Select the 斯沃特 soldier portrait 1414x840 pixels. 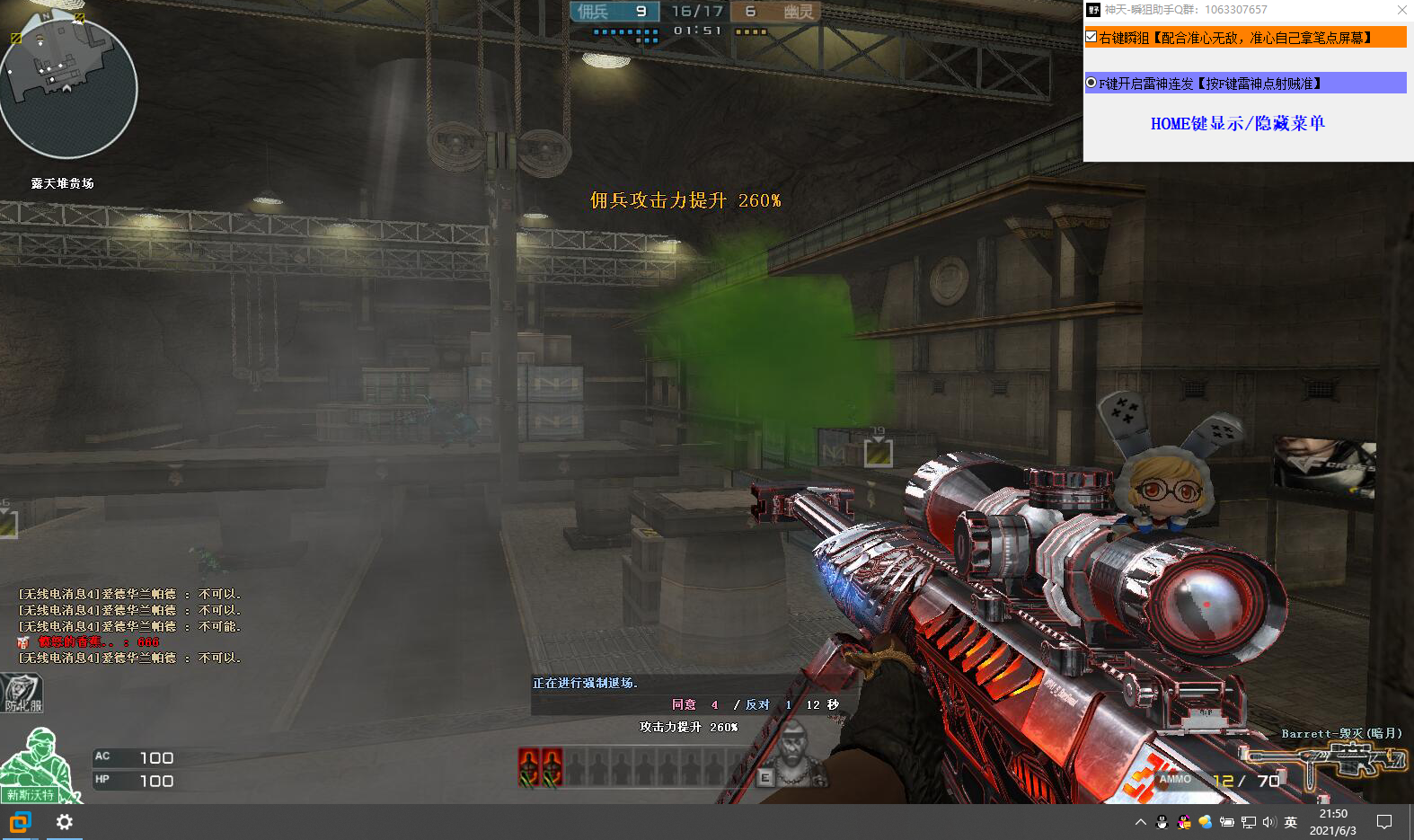tap(38, 765)
